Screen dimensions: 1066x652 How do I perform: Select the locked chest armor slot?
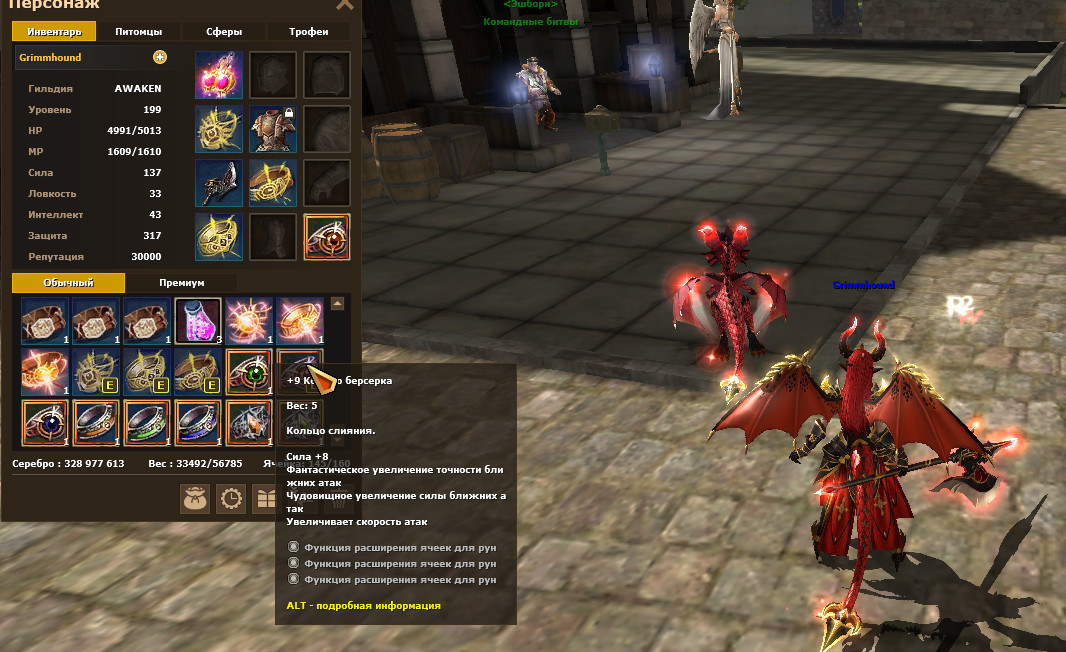point(272,129)
